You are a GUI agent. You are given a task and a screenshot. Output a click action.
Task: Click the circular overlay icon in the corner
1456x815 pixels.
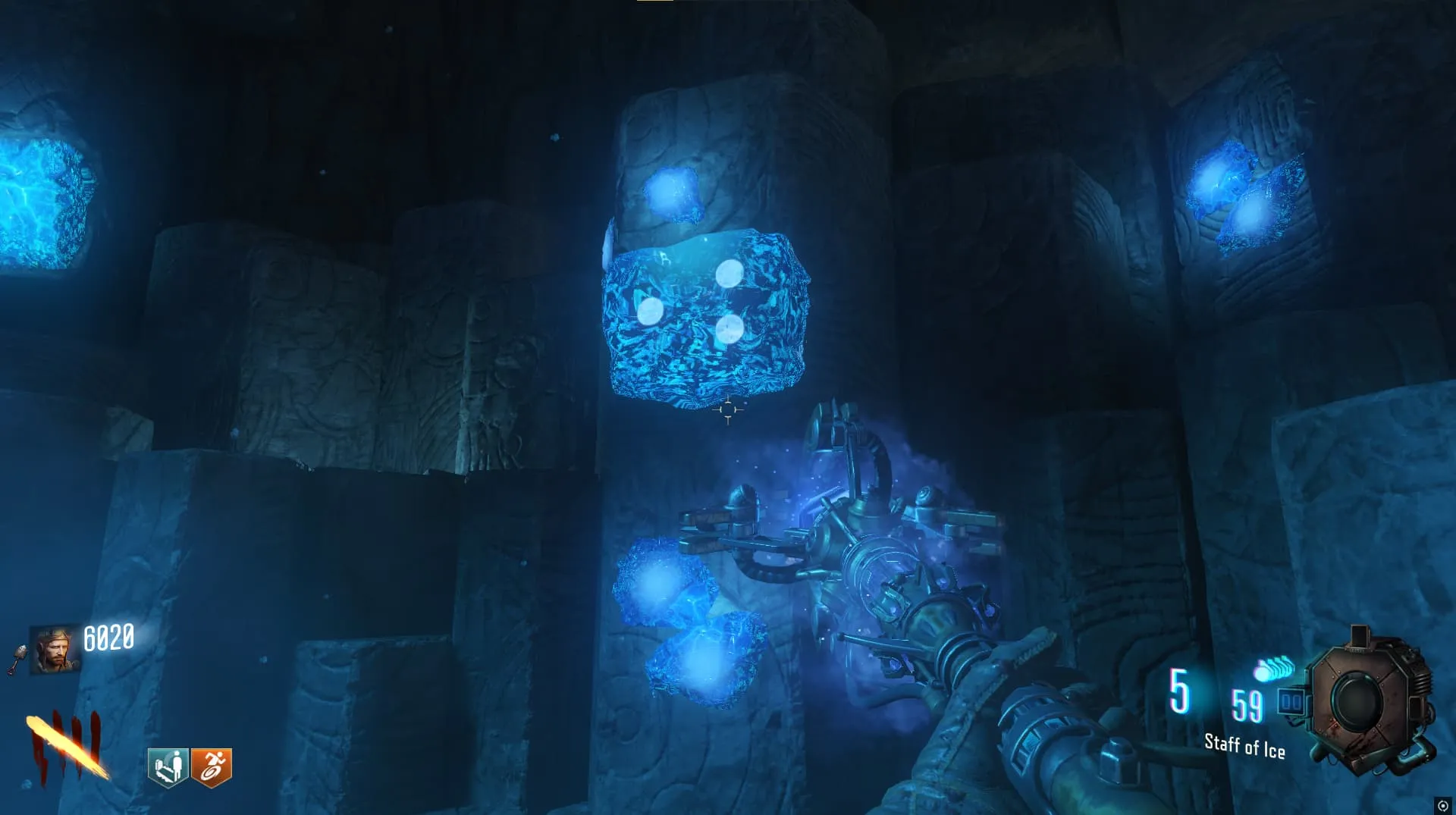(1442, 806)
